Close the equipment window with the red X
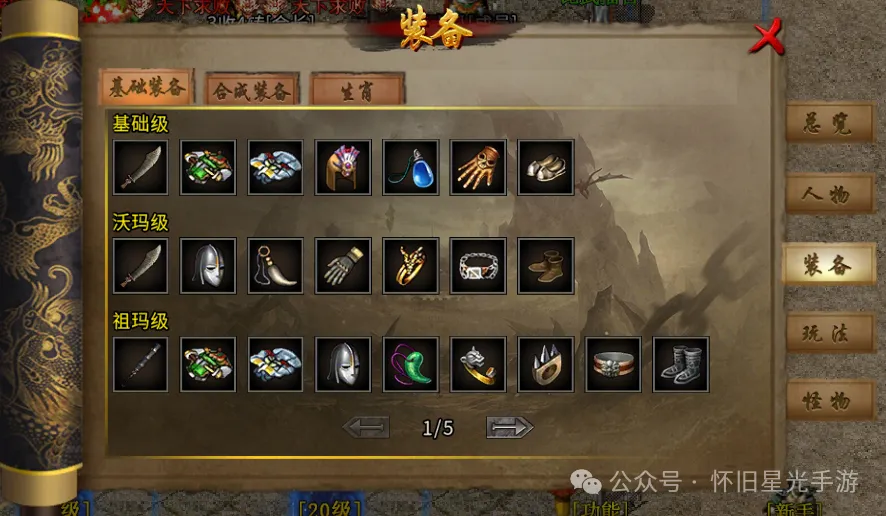Image resolution: width=886 pixels, height=516 pixels. coord(767,38)
